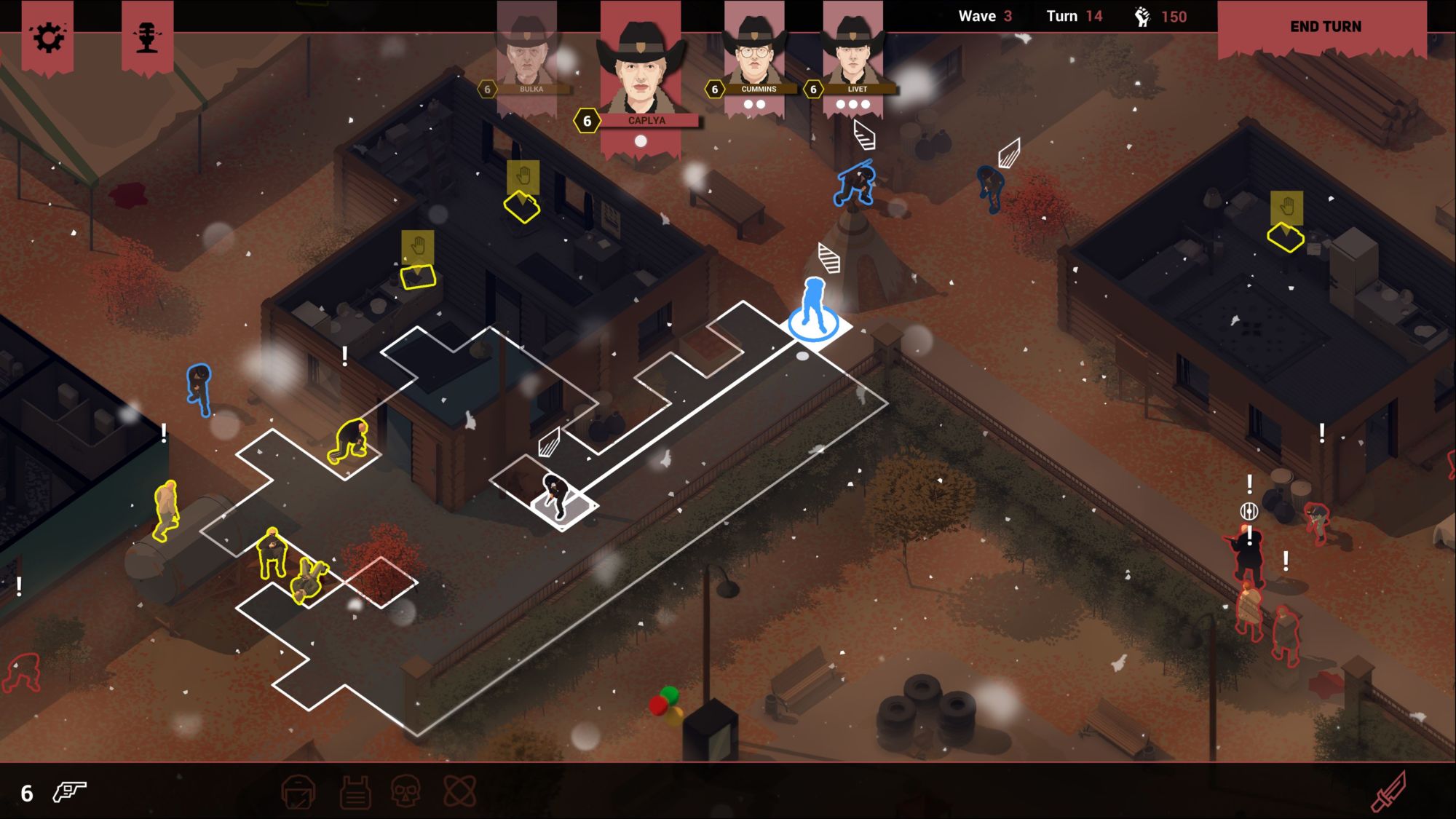Image resolution: width=1456 pixels, height=819 pixels.
Task: Open settings with the gear icon
Action: coord(48,37)
